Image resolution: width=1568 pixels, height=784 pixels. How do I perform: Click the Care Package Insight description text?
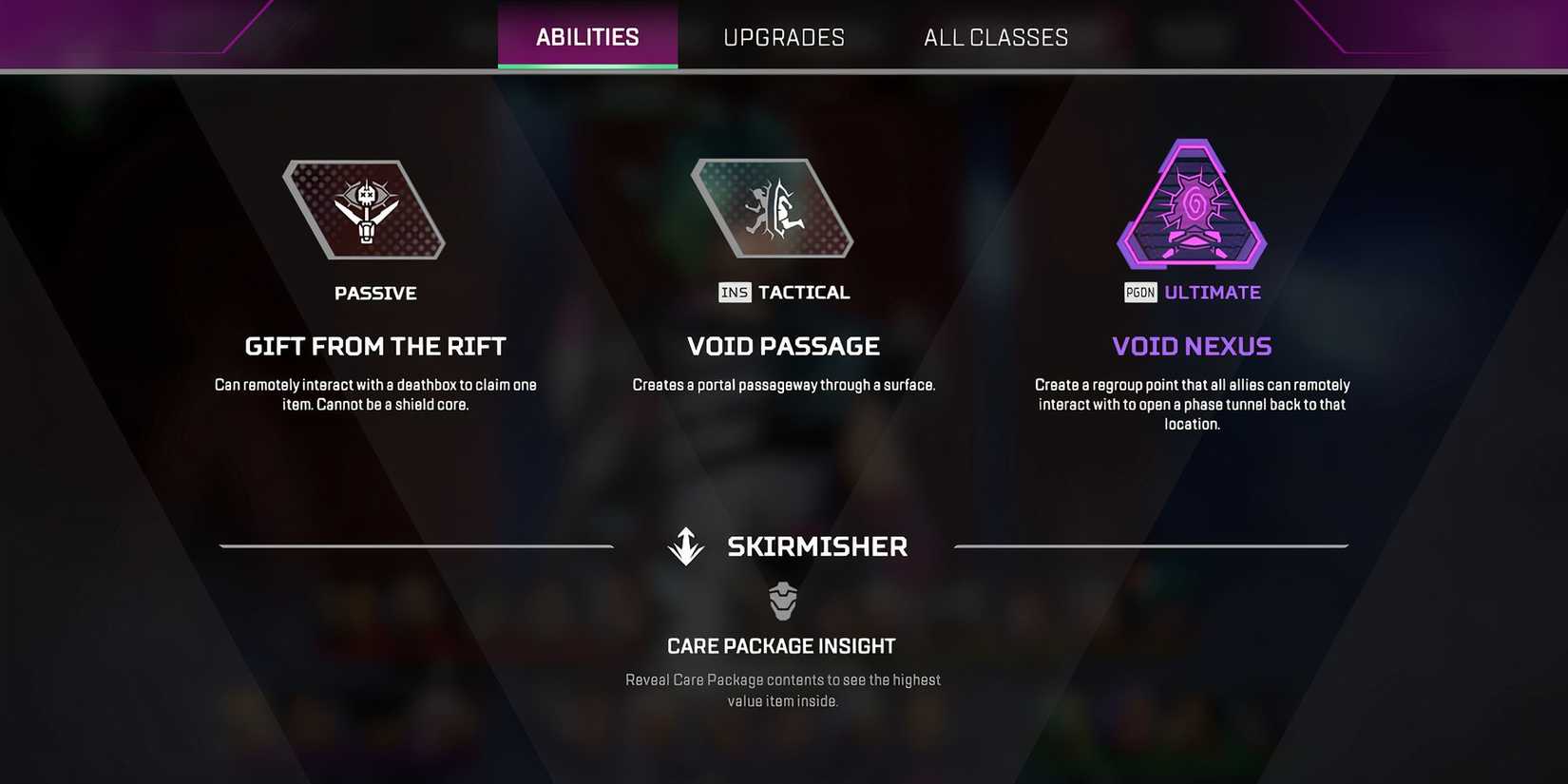pos(782,690)
